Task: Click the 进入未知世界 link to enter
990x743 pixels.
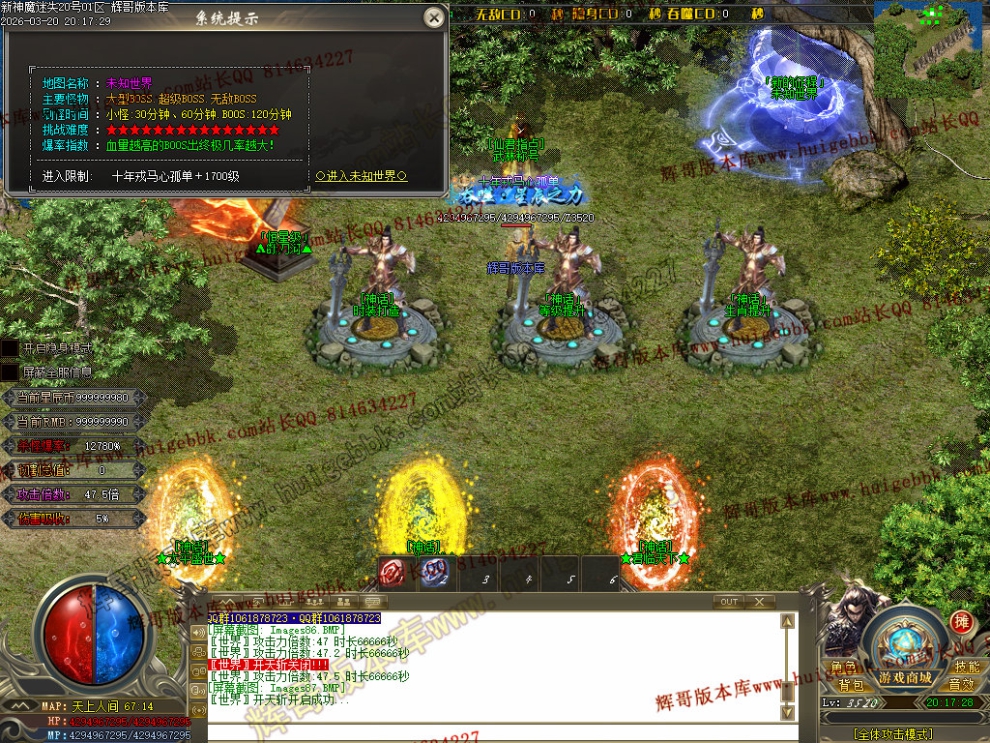Action: point(361,176)
